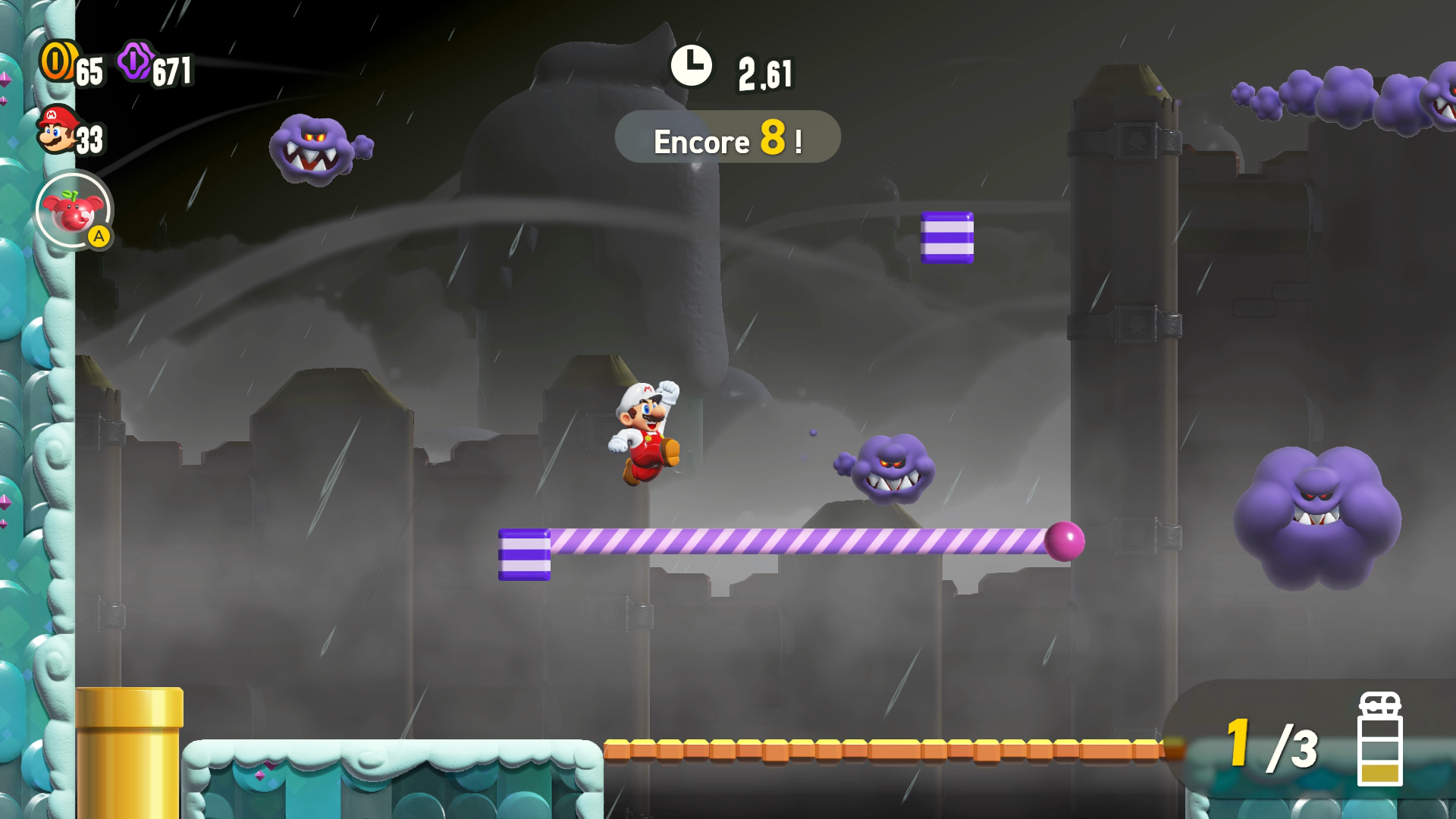Use the stored Elephant Fruit power-up

pyautogui.click(x=74, y=210)
